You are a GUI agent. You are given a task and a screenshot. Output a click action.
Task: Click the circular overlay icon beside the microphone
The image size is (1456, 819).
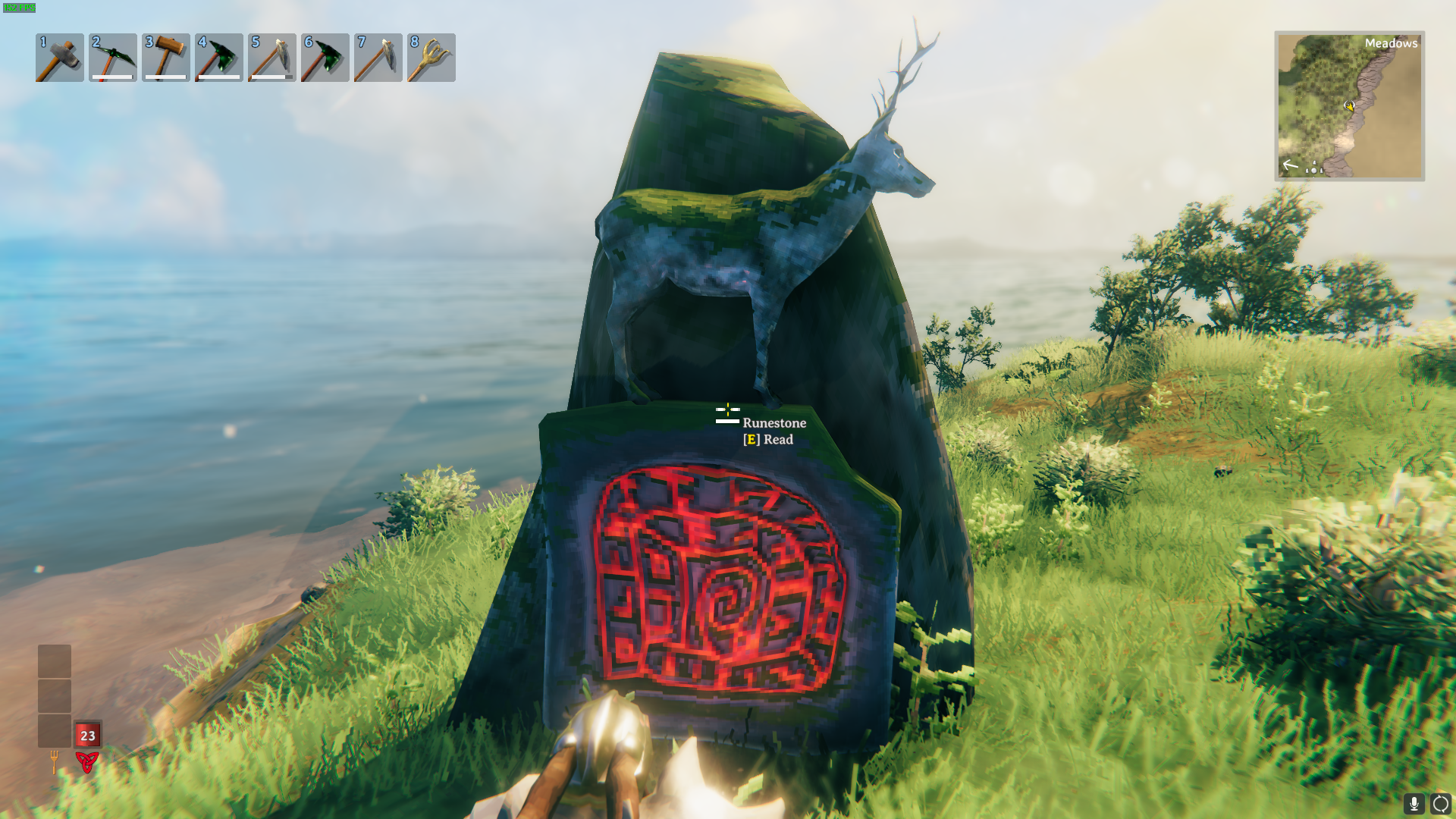(x=1440, y=803)
